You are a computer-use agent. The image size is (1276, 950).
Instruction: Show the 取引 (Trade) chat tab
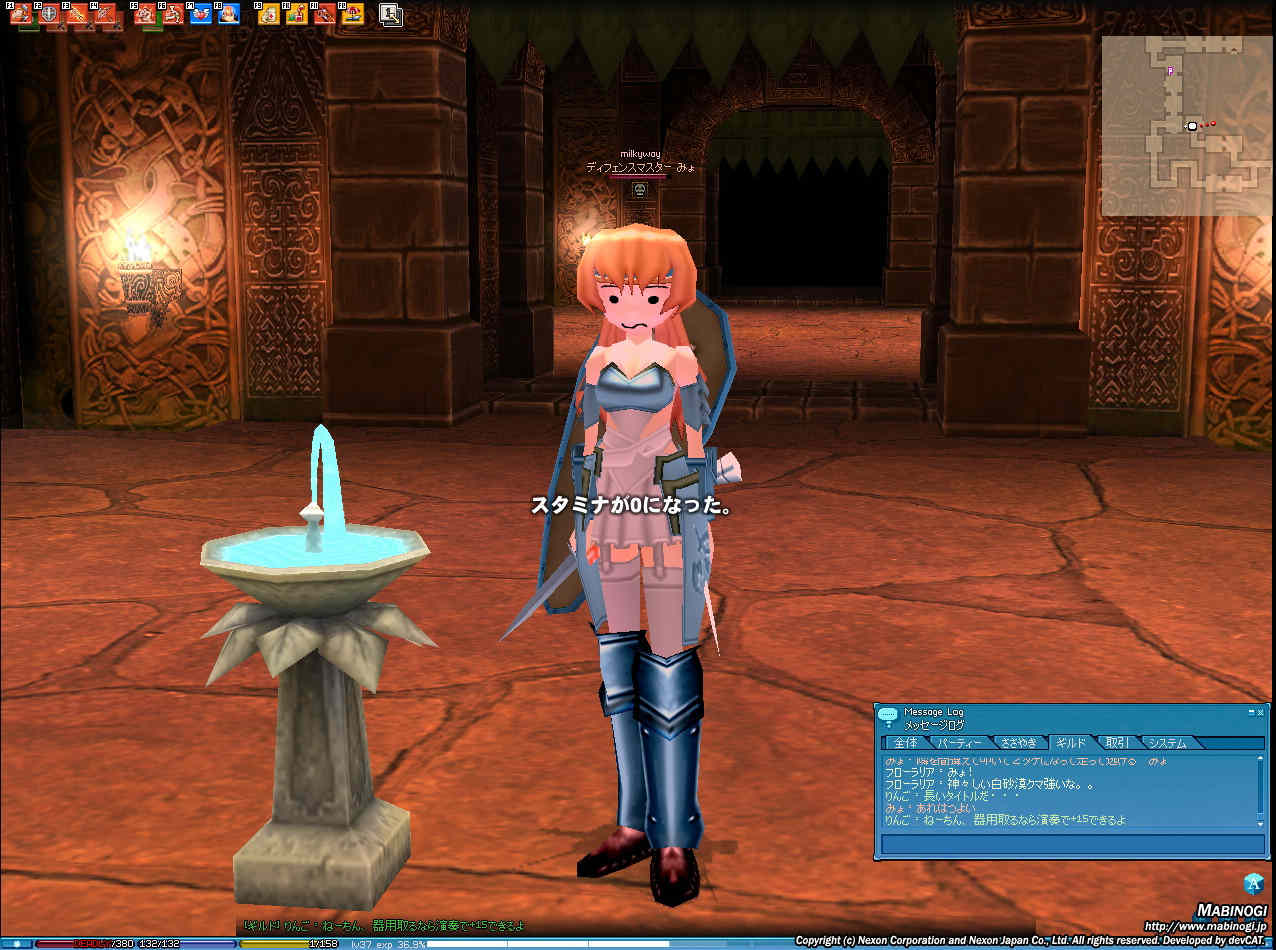1117,743
